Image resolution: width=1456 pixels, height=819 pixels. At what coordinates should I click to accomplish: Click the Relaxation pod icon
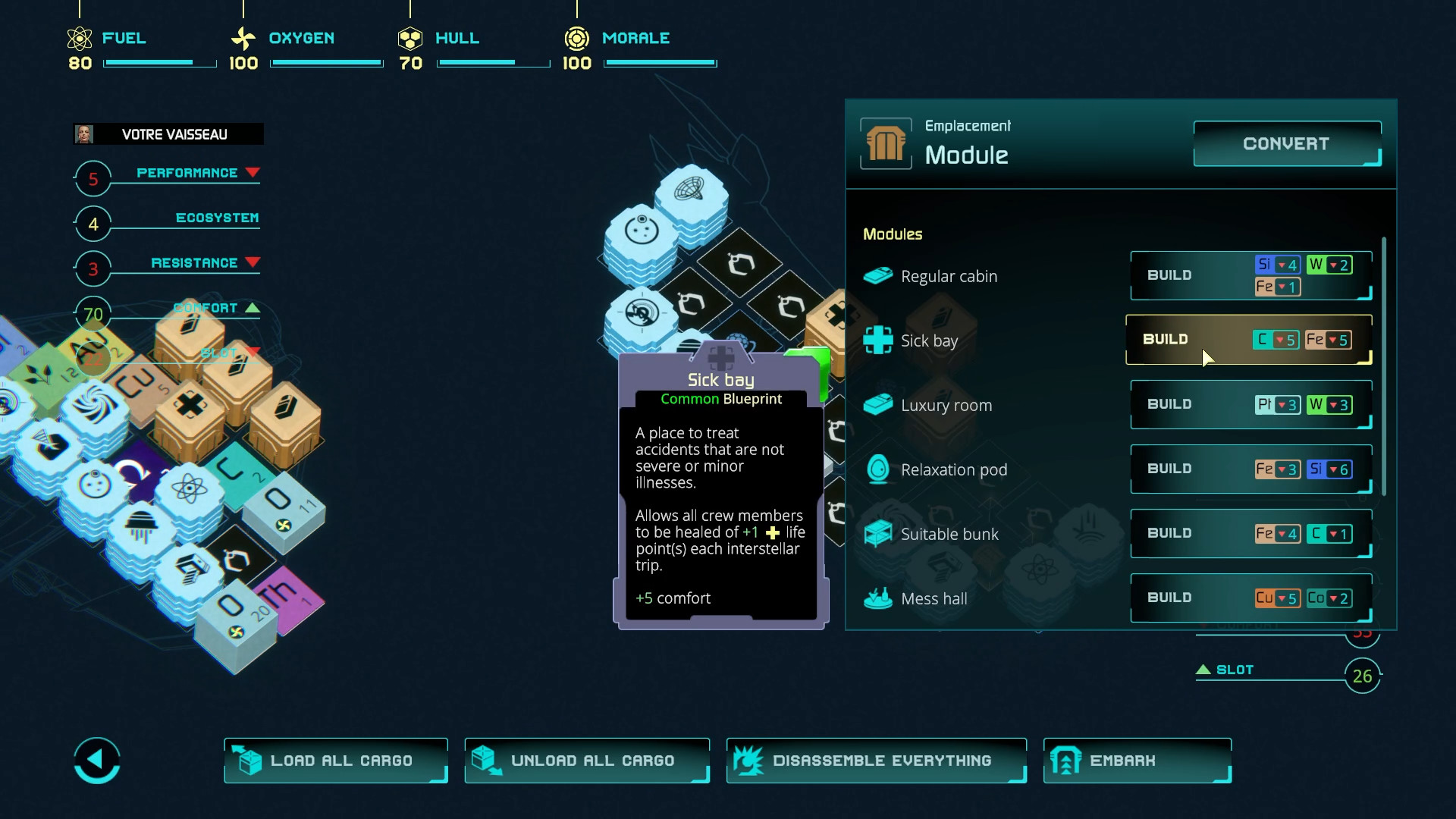(878, 469)
